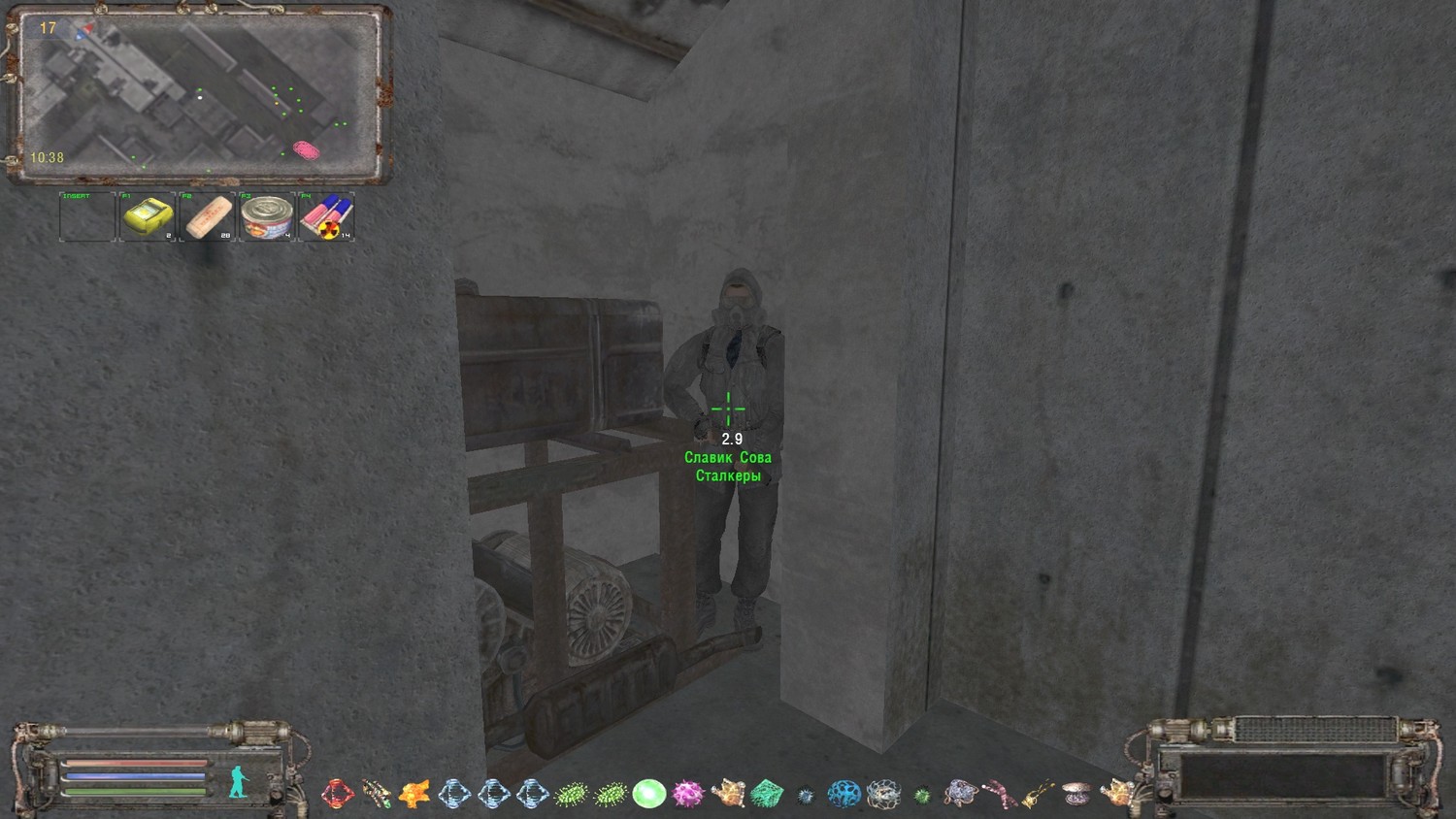1456x819 pixels.
Task: Use the canned food quick slot
Action: pos(266,215)
